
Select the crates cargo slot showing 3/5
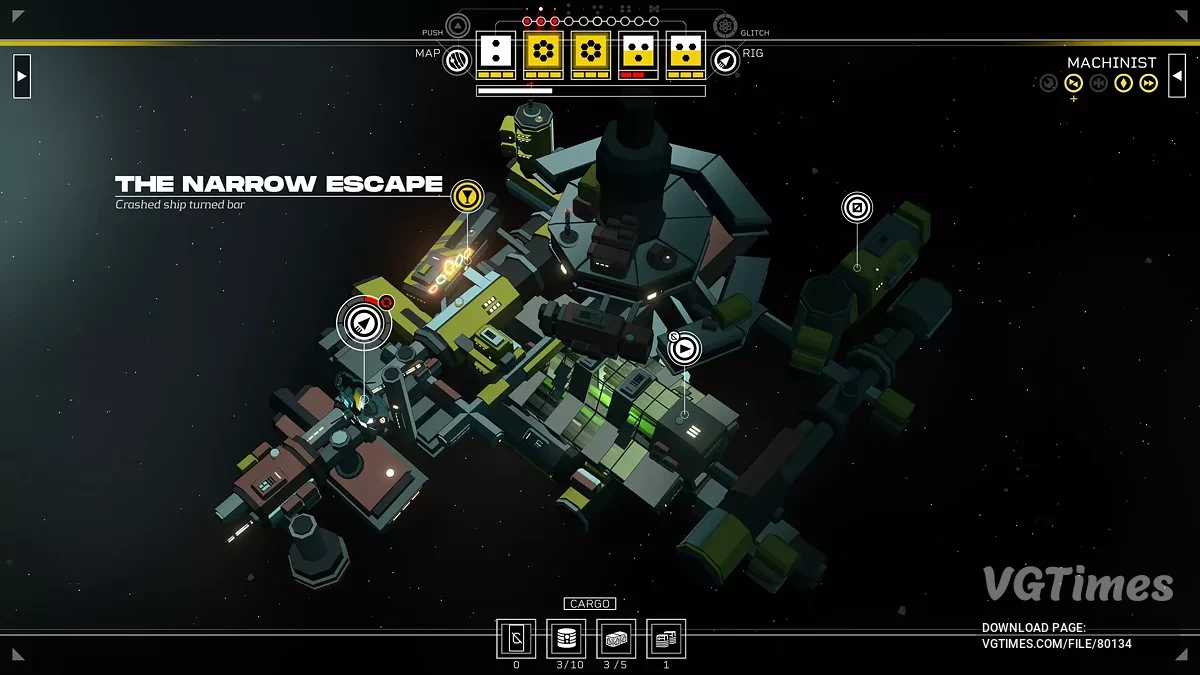pyautogui.click(x=616, y=638)
